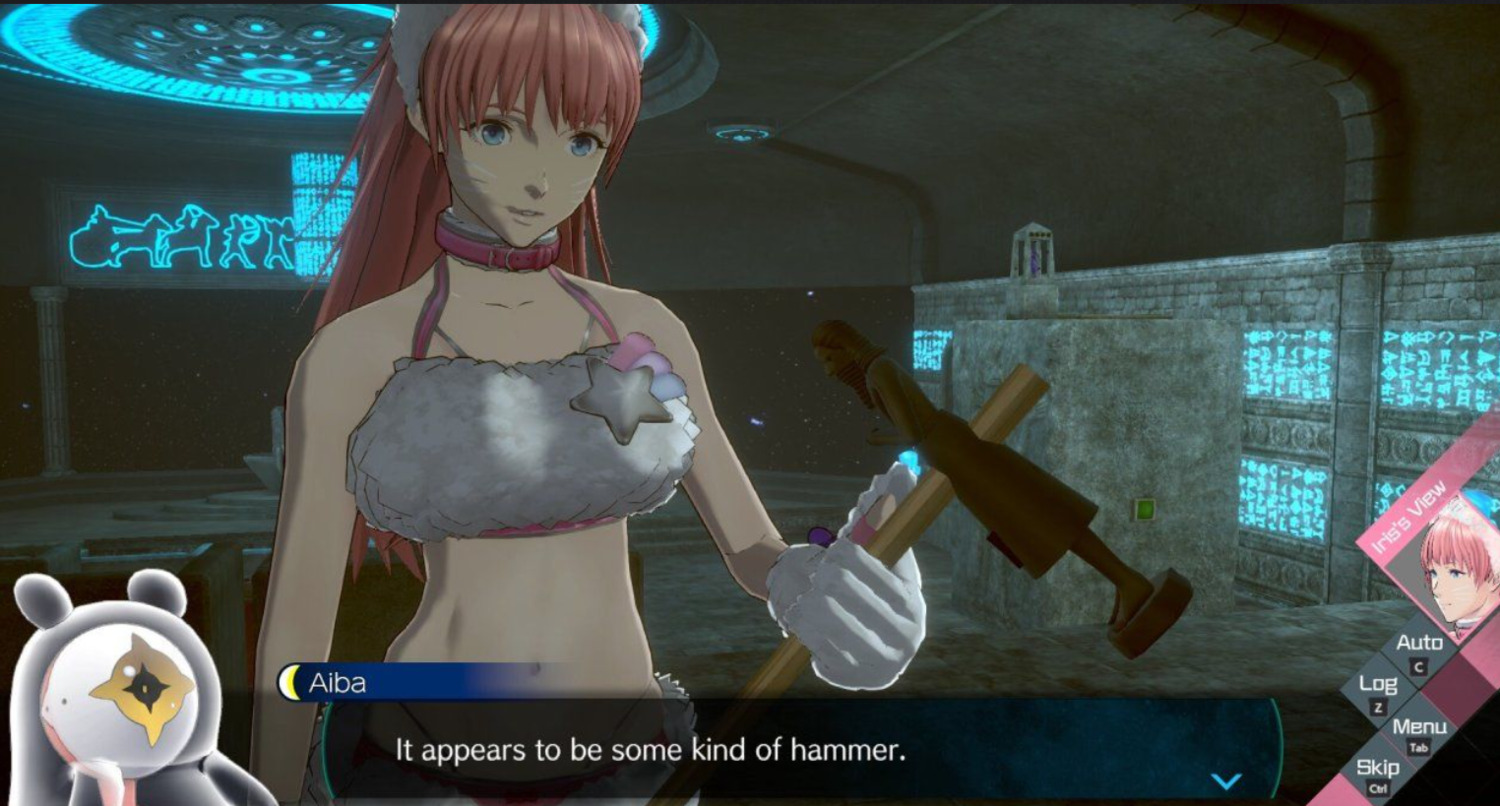Image resolution: width=1500 pixels, height=806 pixels.
Task: Advance dialogue with the blue arrow
Action: pos(1226,780)
